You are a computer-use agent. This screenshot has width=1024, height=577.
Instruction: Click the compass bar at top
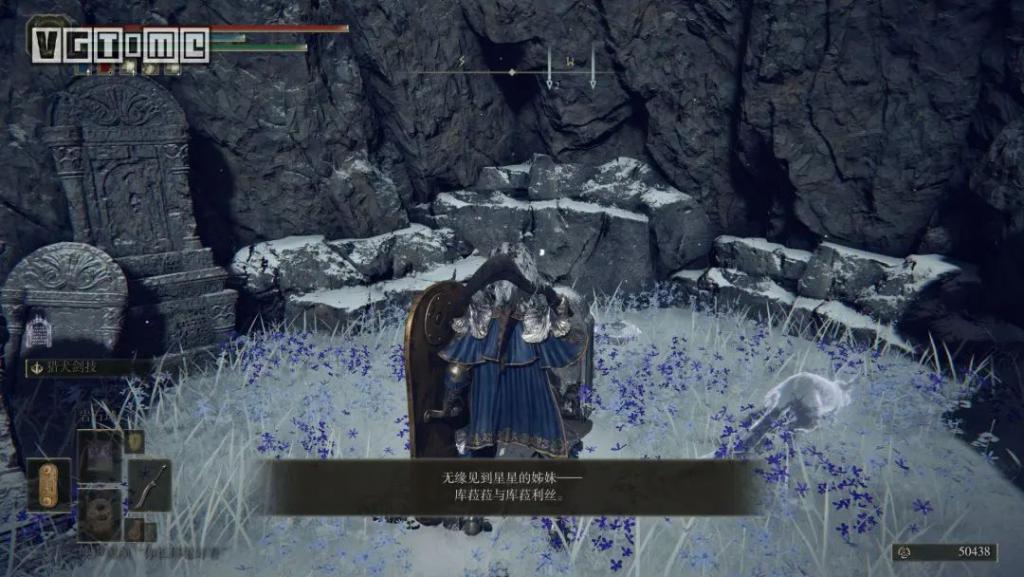[511, 72]
